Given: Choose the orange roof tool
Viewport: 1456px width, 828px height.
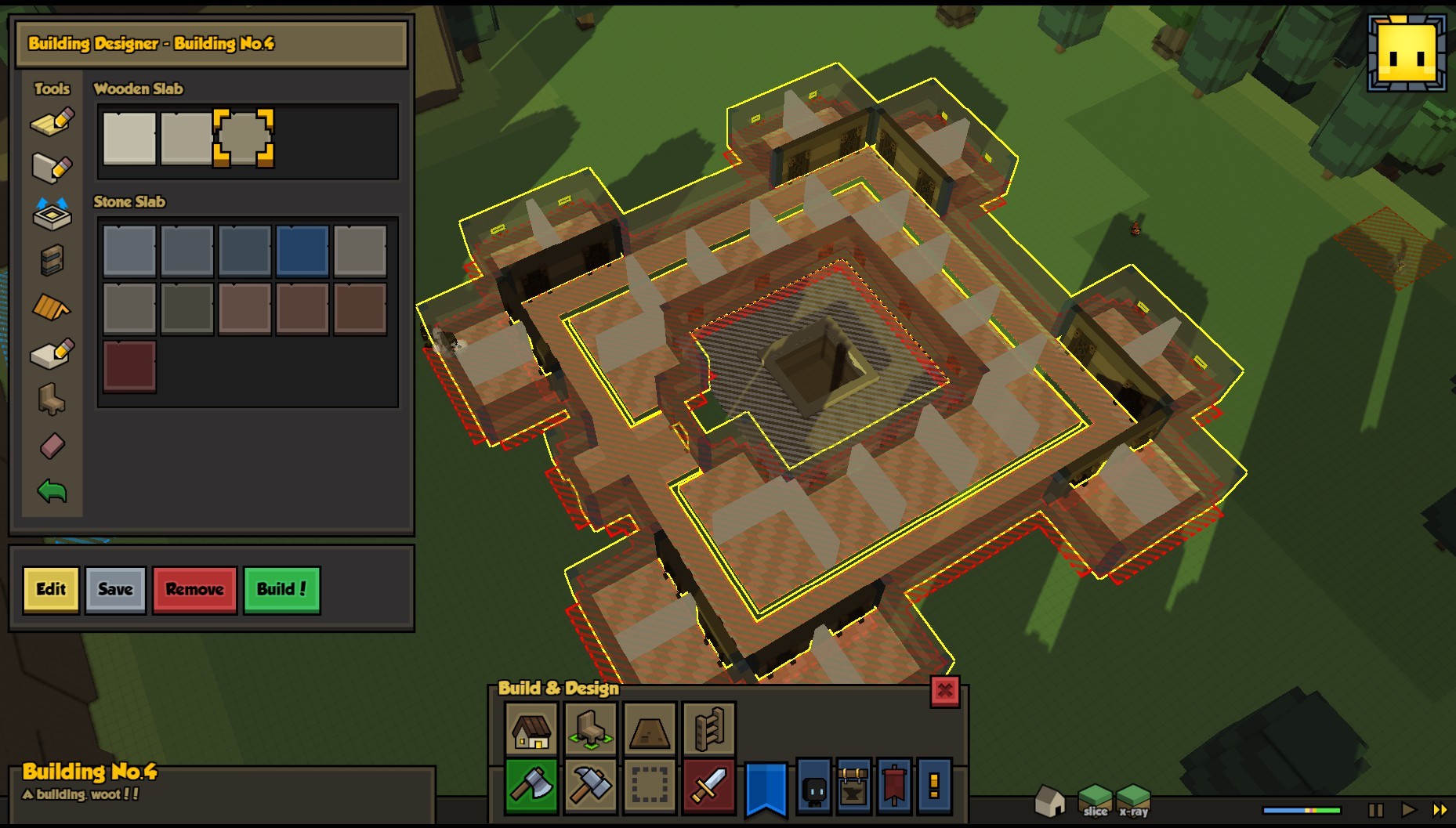Looking at the screenshot, I should [x=52, y=308].
